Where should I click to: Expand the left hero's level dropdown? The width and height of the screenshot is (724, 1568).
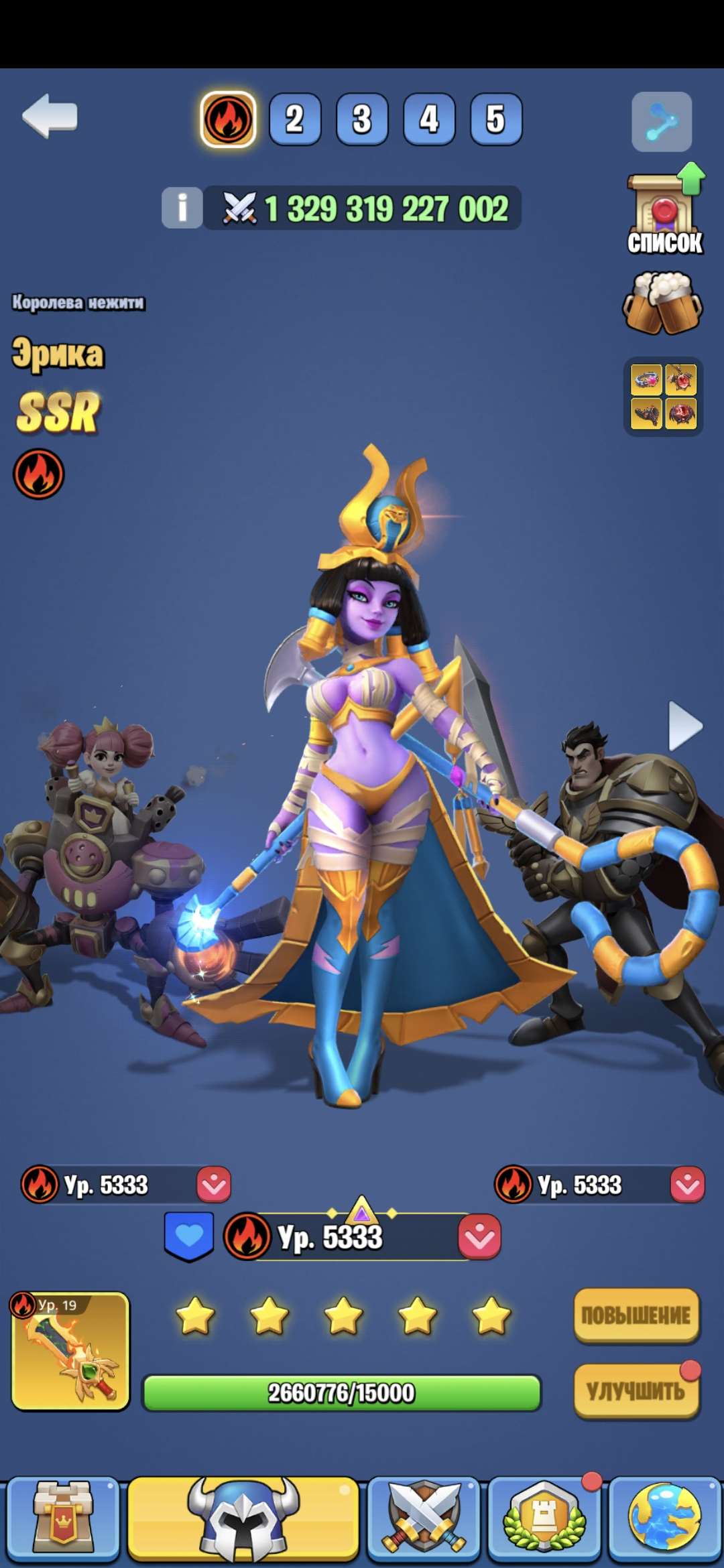[214, 1185]
